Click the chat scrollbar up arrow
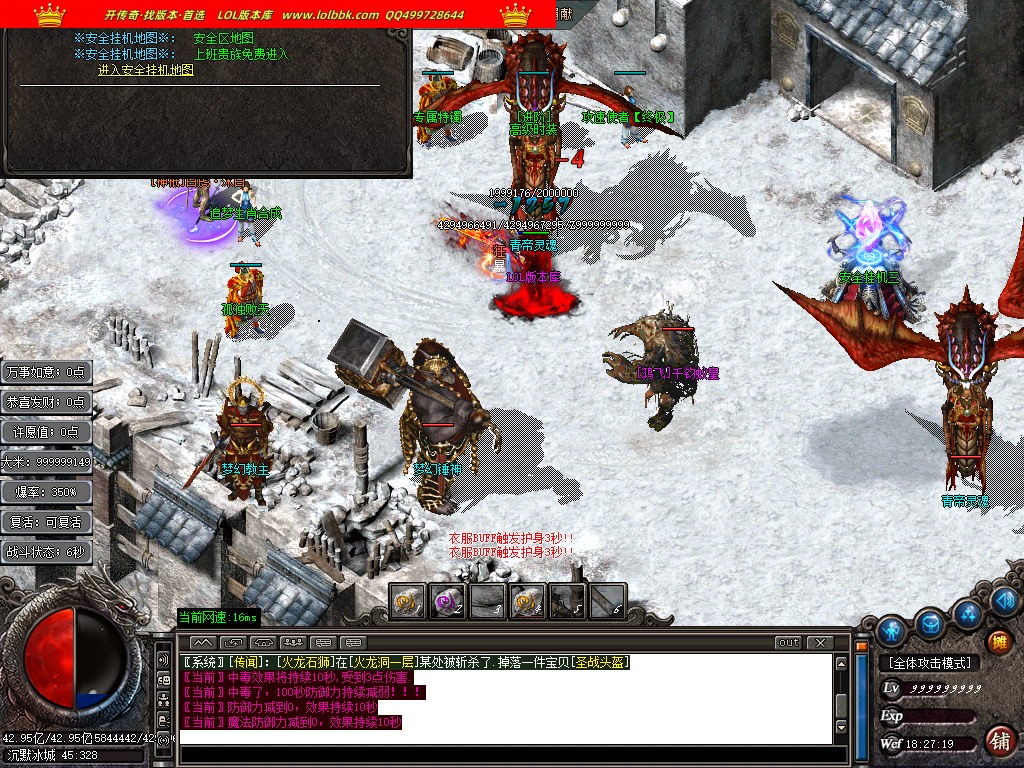The height and width of the screenshot is (768, 1024). coord(842,661)
